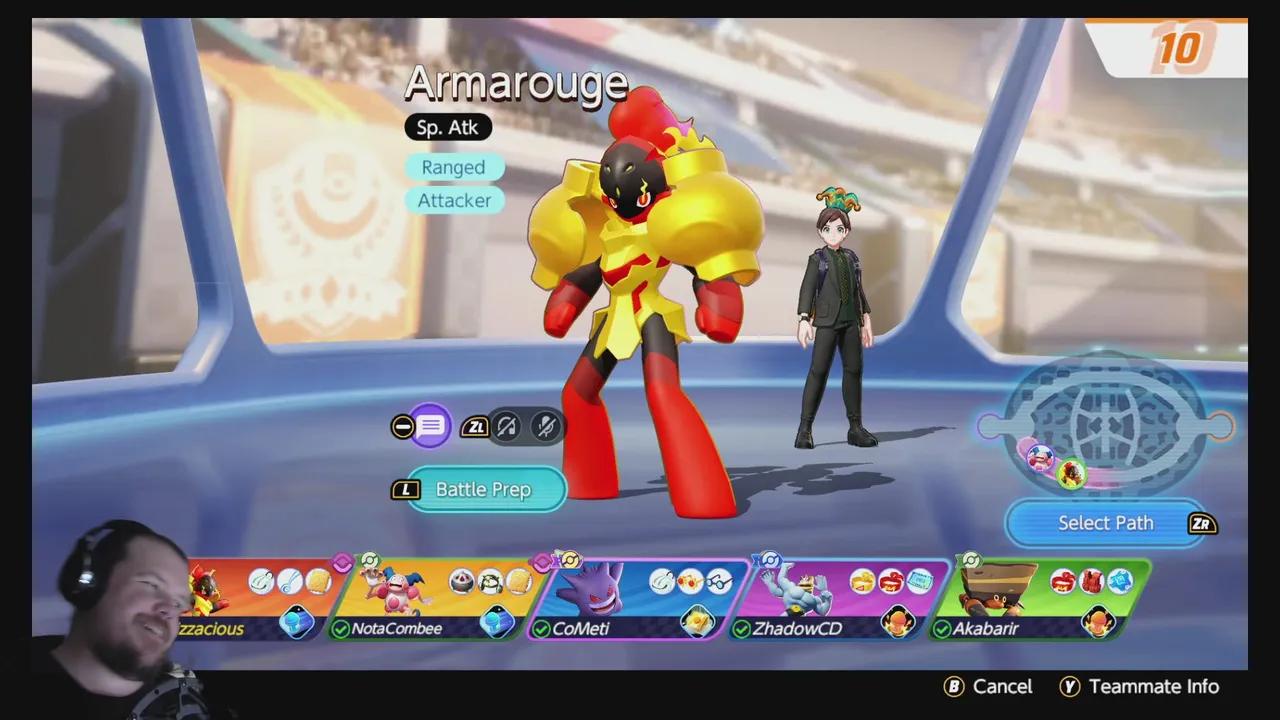The width and height of the screenshot is (1280, 720).
Task: Open the quick chat message bubble
Action: (431, 427)
